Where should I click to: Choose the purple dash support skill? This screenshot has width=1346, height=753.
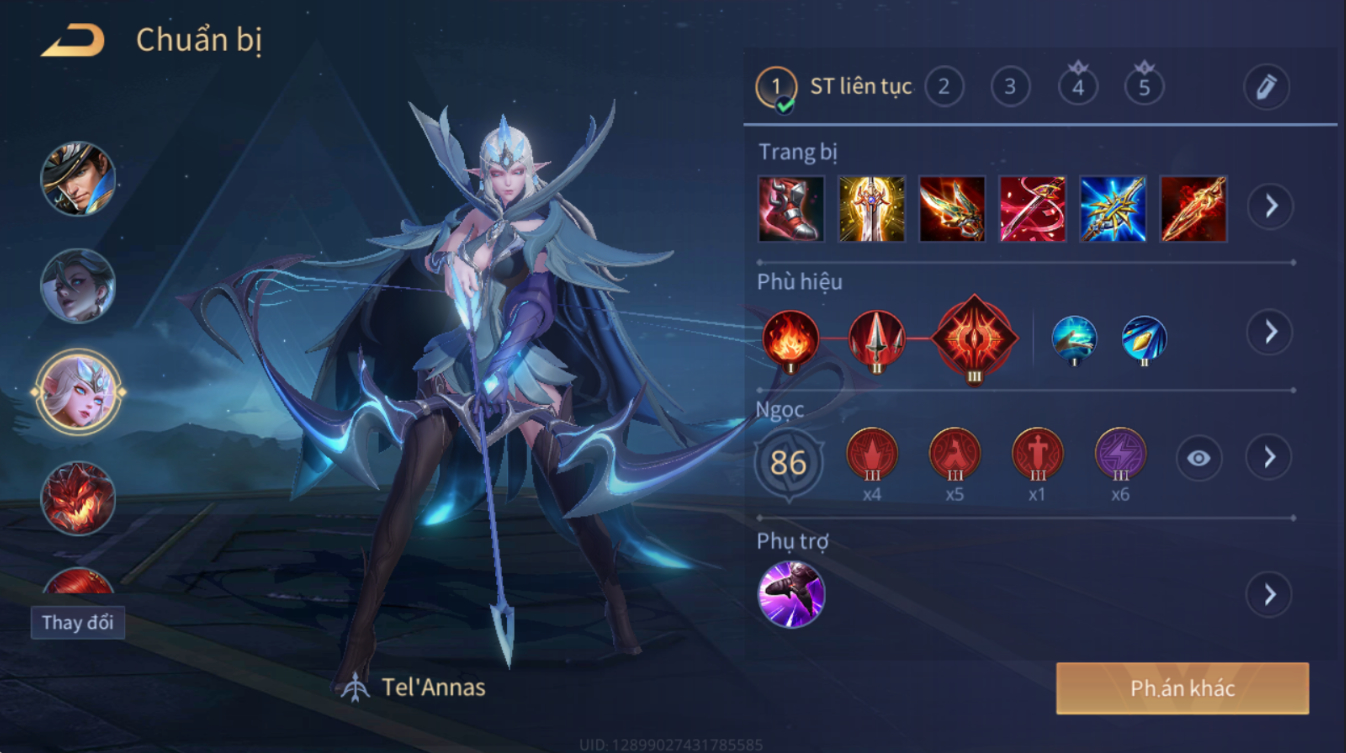[791, 595]
